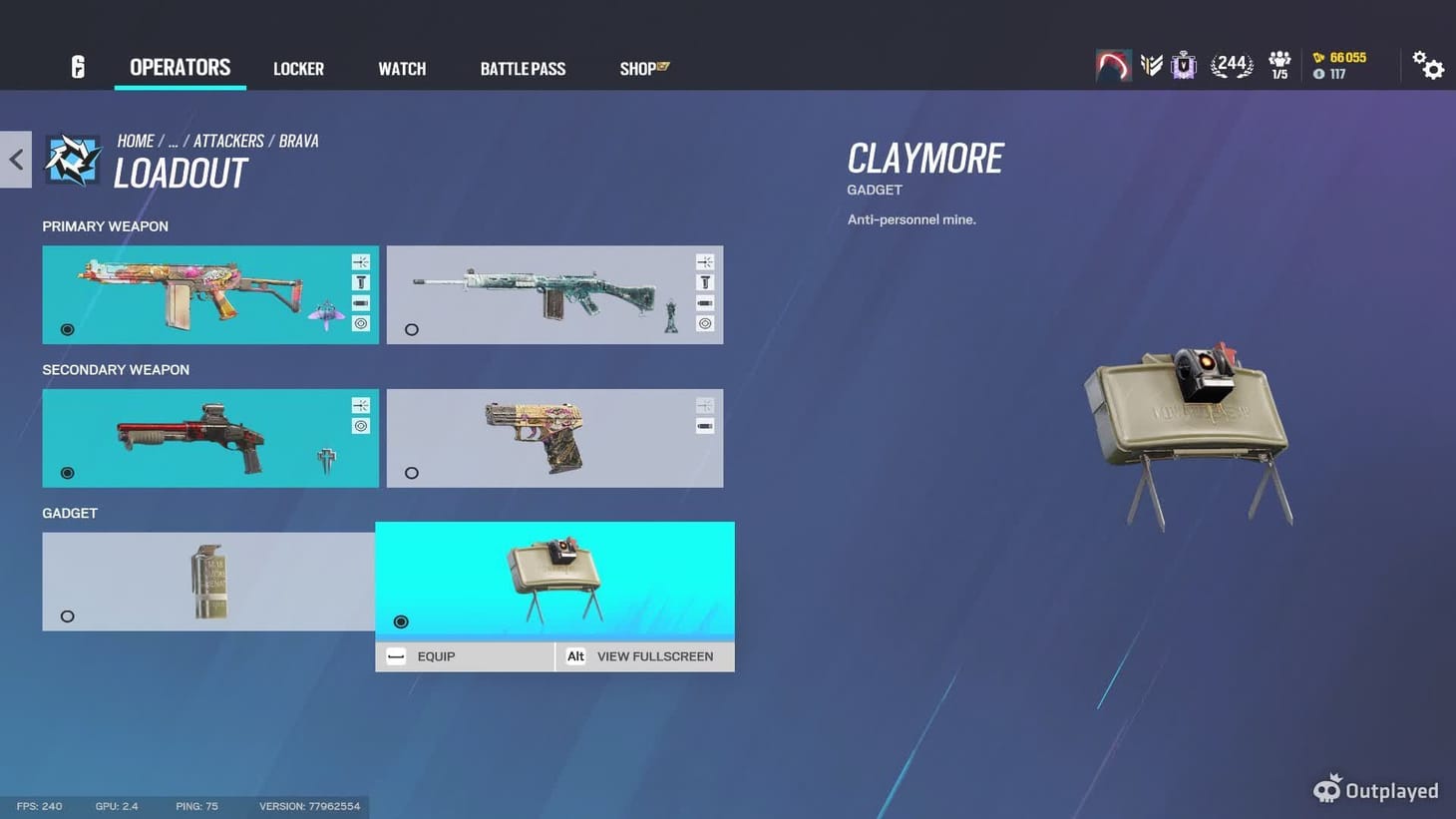
Task: Open the ATTACKERS breadcrumb link
Action: (228, 141)
